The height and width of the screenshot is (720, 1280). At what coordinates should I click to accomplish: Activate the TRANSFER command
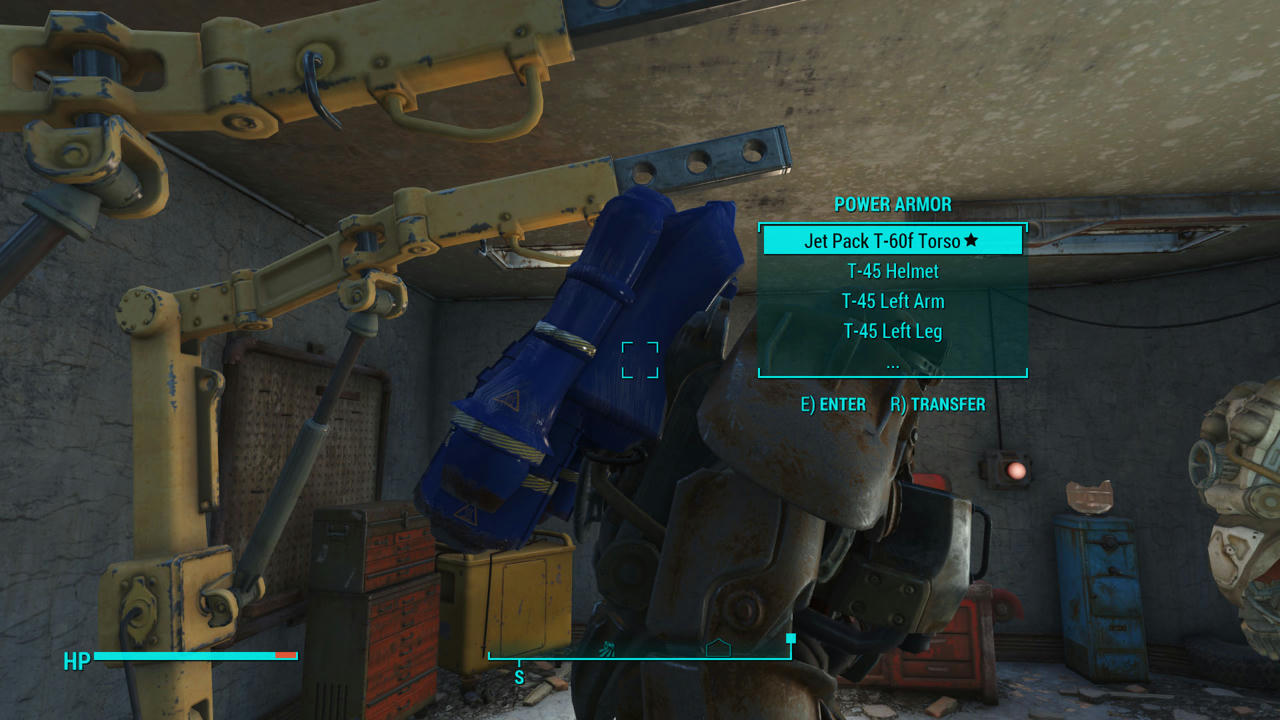(x=948, y=404)
